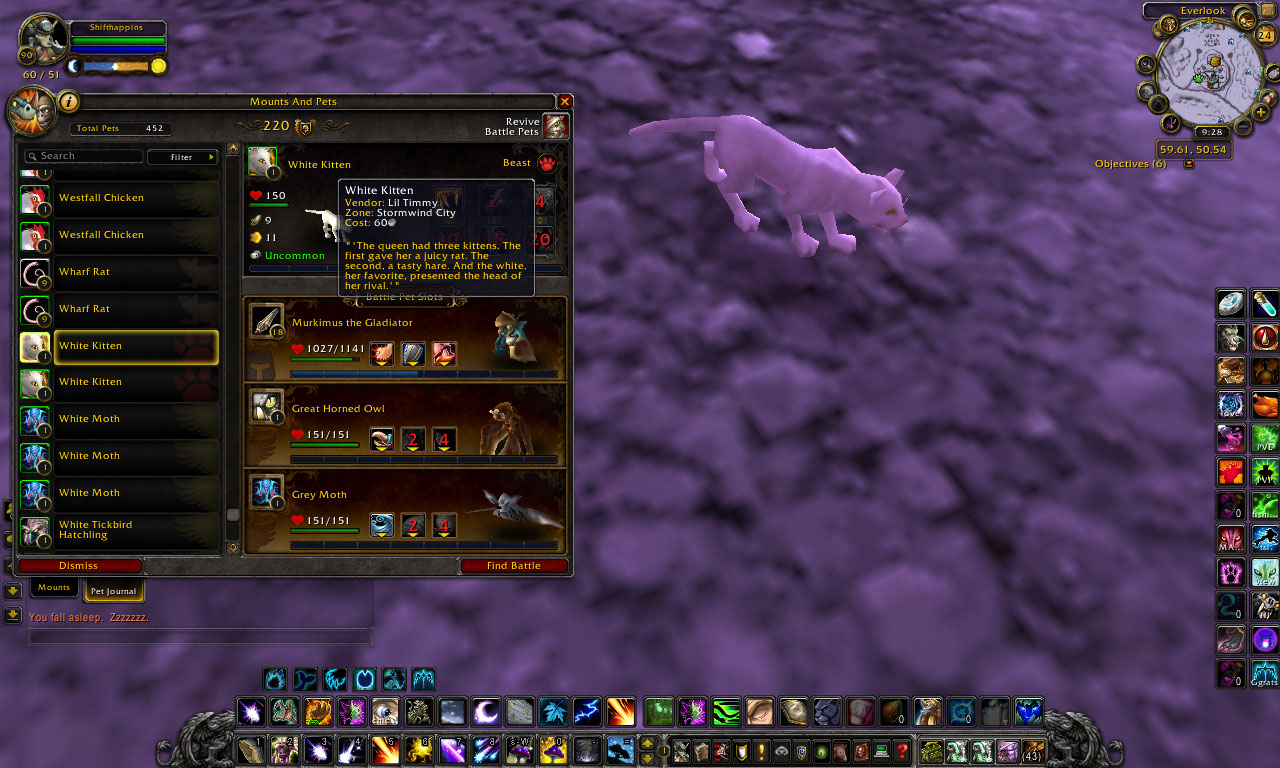Click the Revive Battle Pets icon
Viewport: 1280px width, 768px height.
(556, 125)
